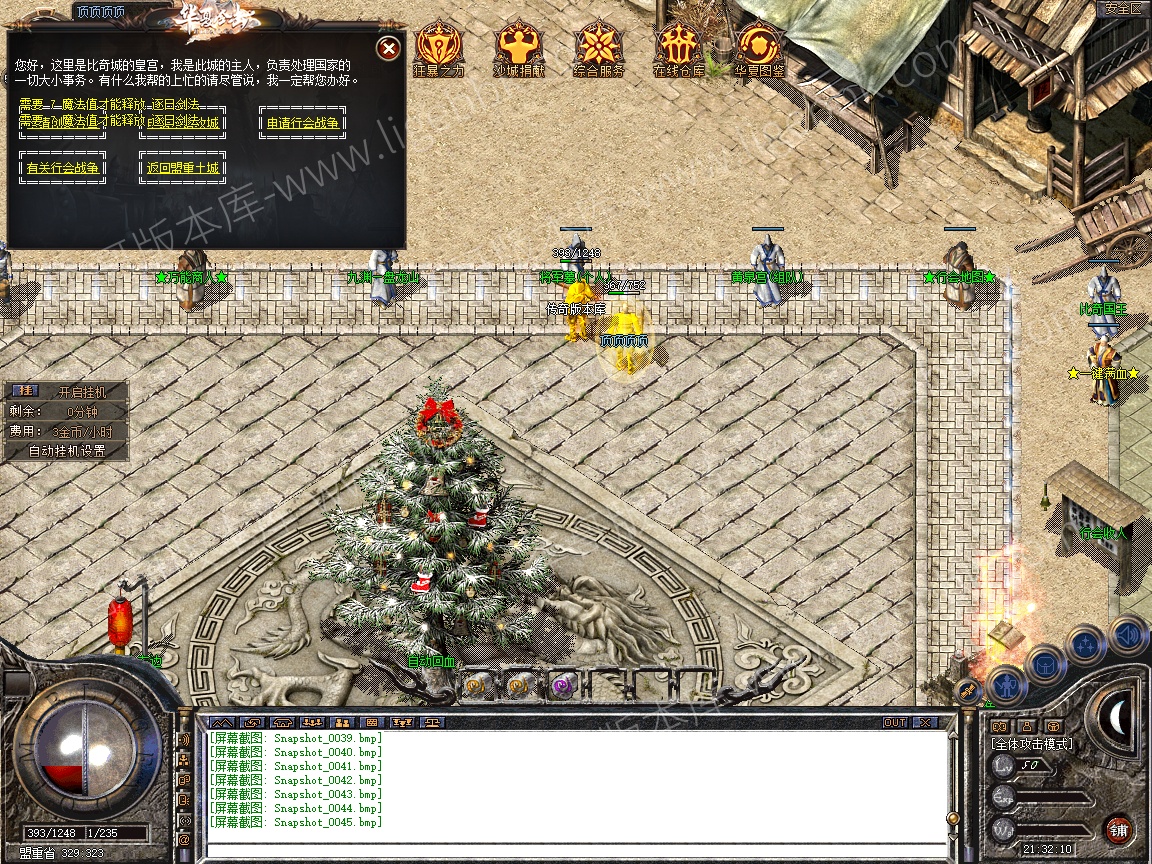Screen dimensions: 1152x864
Task: Start auto-play with 开启挂机
Action: pos(80,392)
